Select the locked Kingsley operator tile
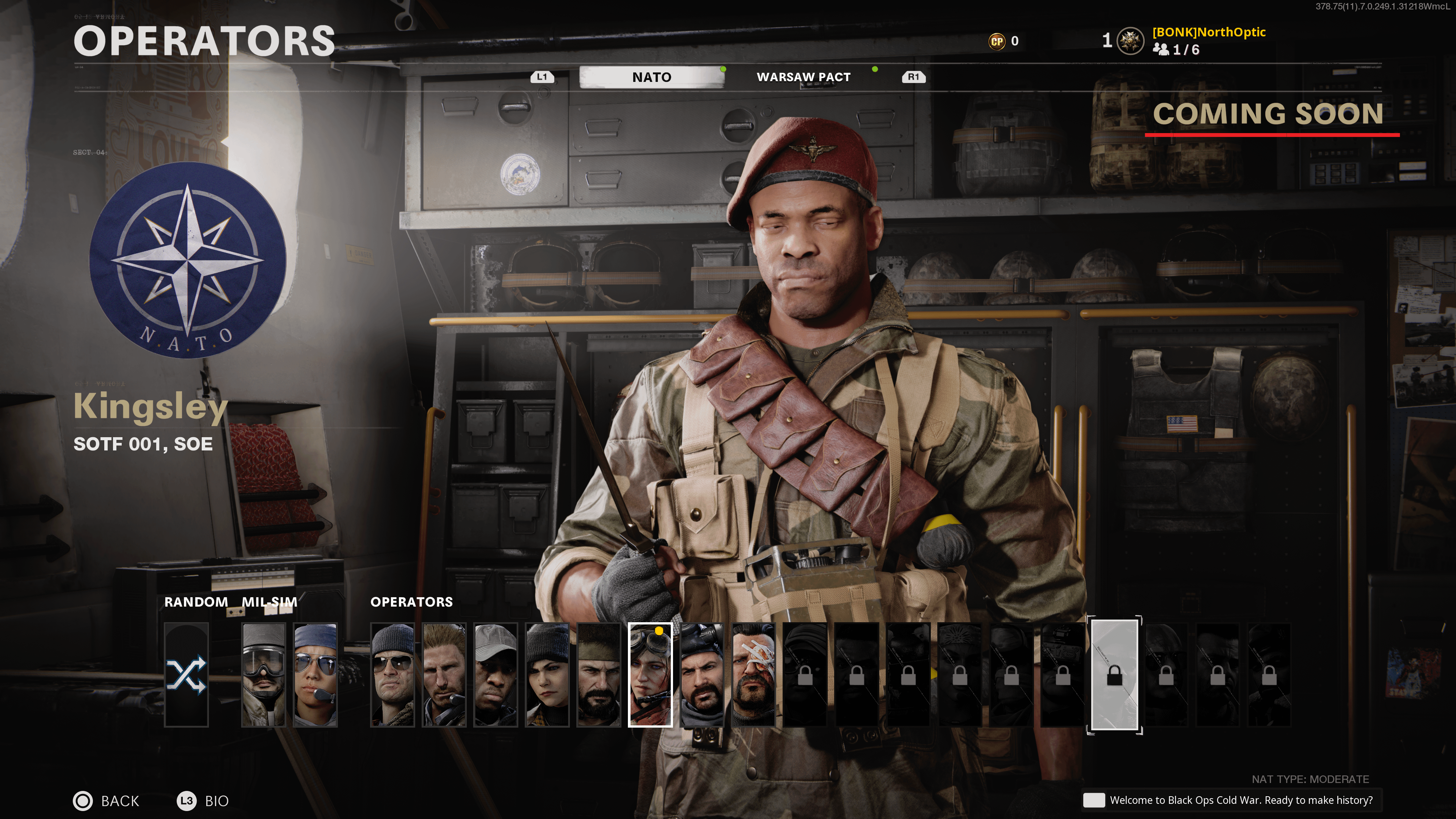This screenshot has width=1456, height=819. pos(1114,674)
